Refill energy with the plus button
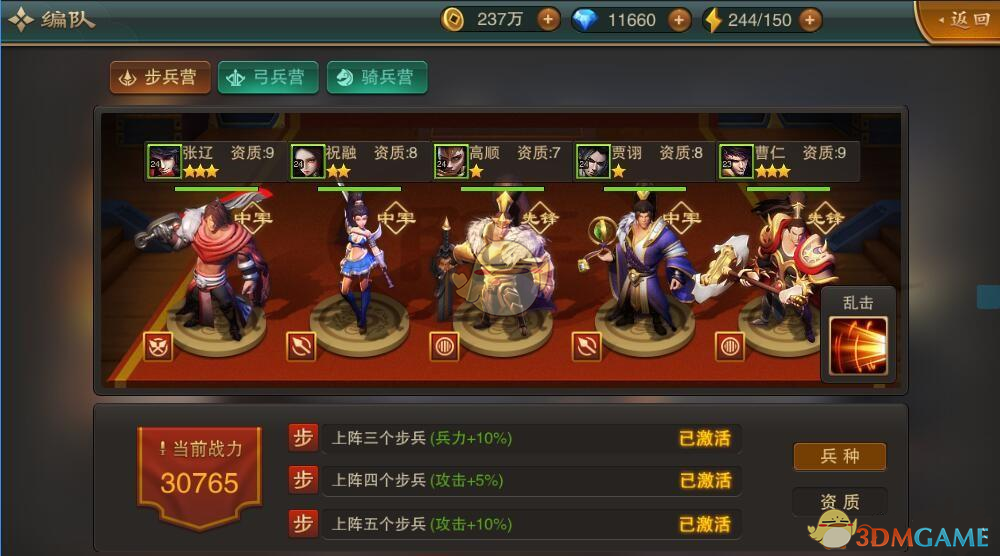This screenshot has height=556, width=1000. 810,19
